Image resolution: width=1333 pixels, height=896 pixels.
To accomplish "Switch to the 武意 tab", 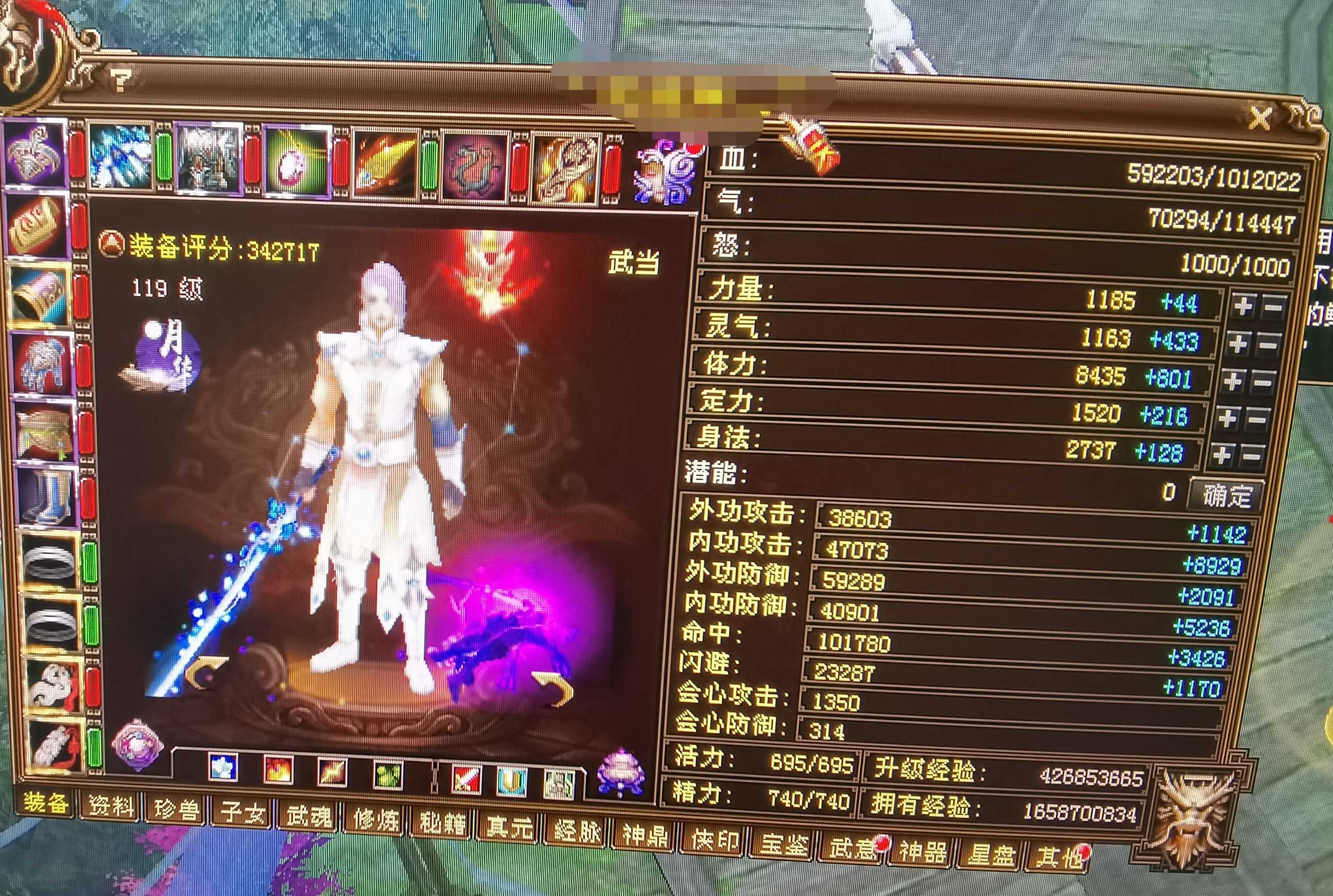I will click(852, 847).
